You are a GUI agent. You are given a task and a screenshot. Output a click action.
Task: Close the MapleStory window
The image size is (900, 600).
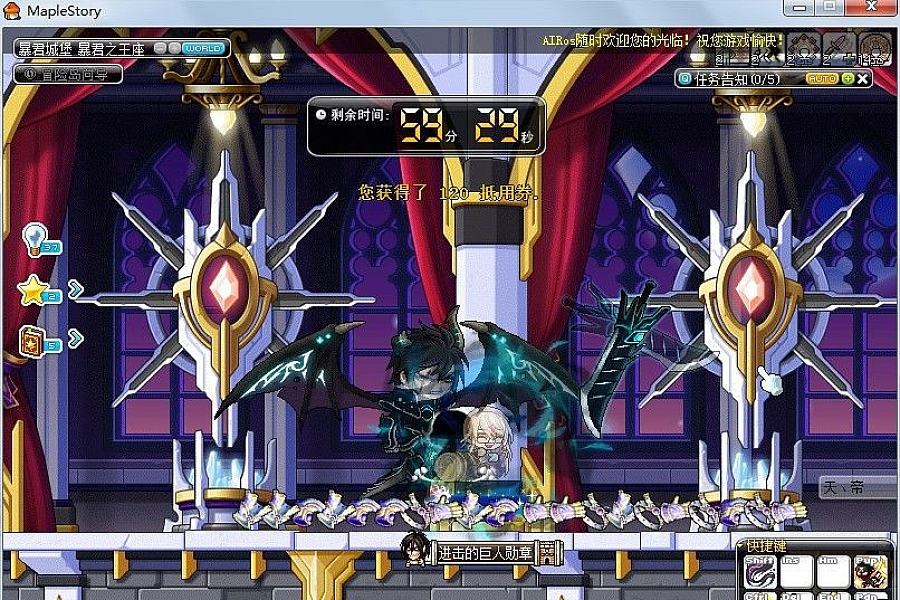click(872, 7)
